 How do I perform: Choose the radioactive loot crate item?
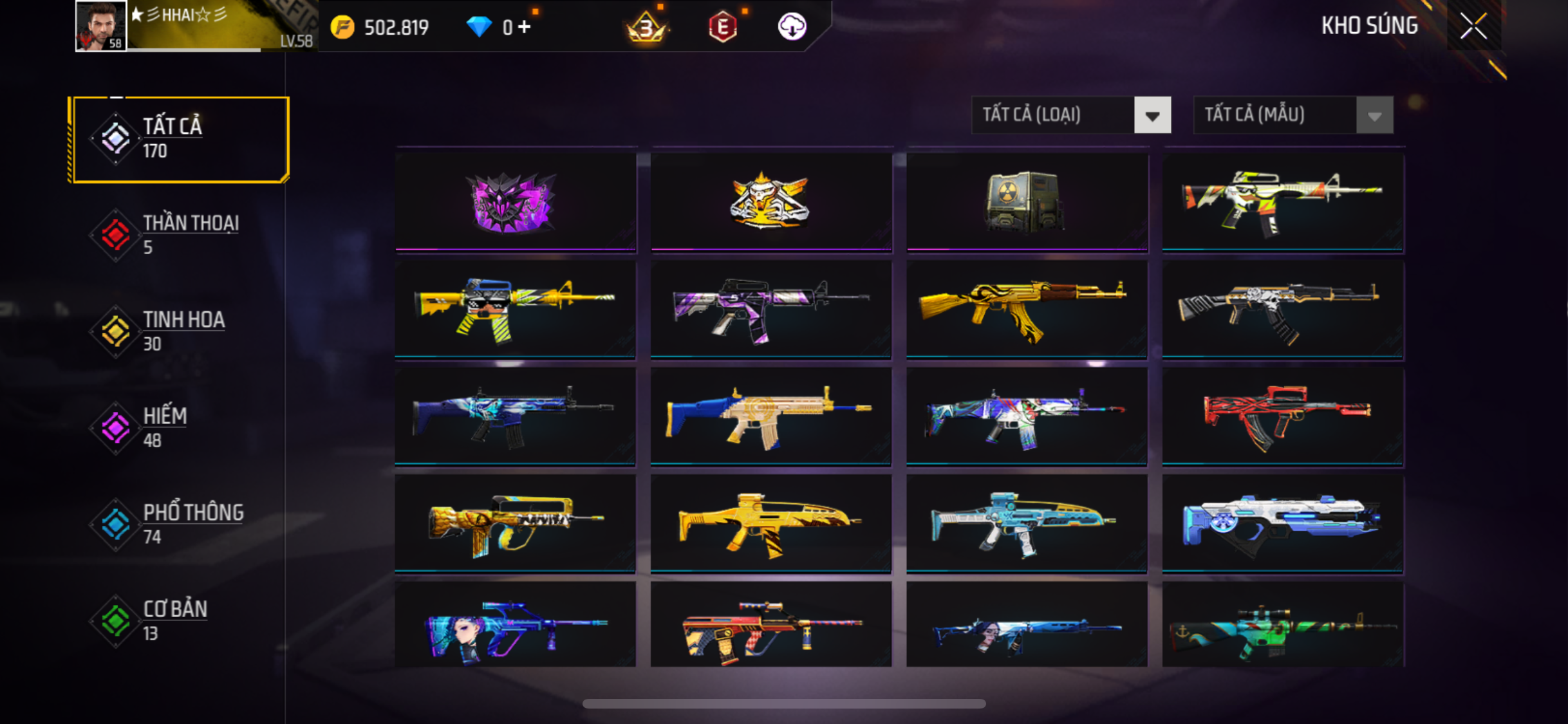[1026, 201]
